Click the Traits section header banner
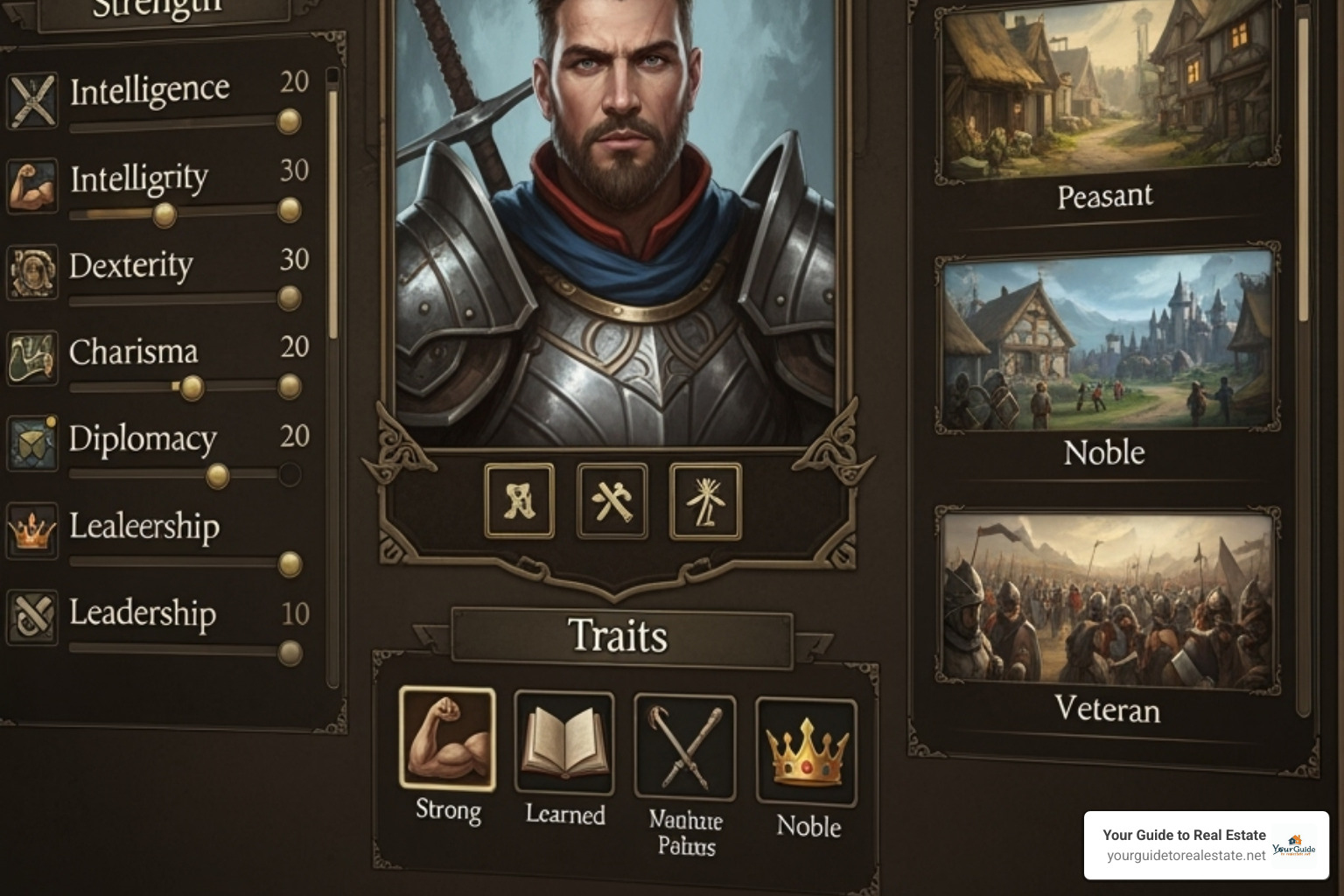Screen dimensions: 1344x896 tap(619, 636)
